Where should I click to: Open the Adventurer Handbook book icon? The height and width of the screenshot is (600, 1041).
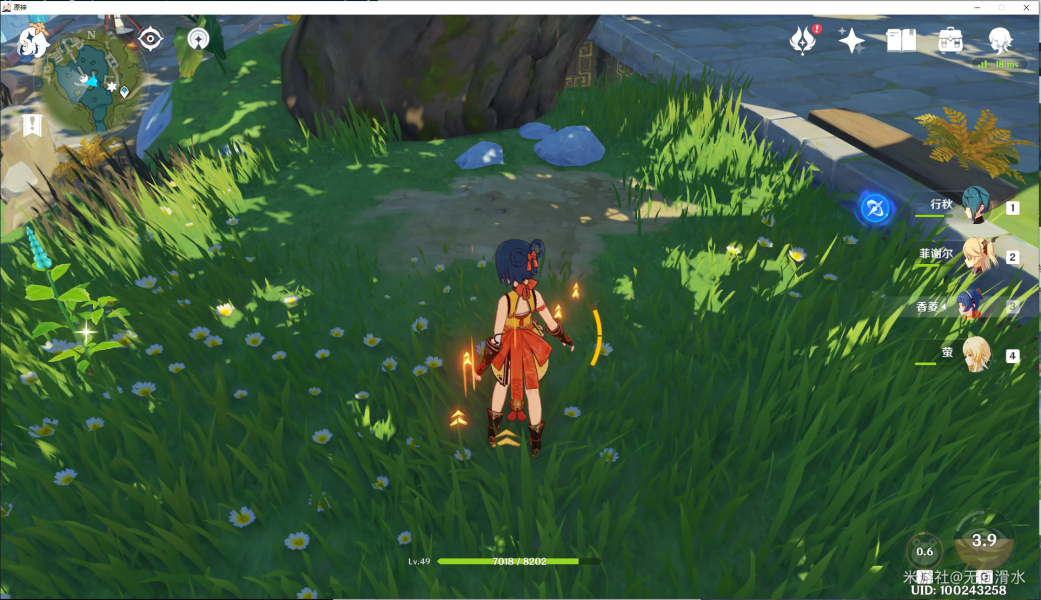[901, 40]
